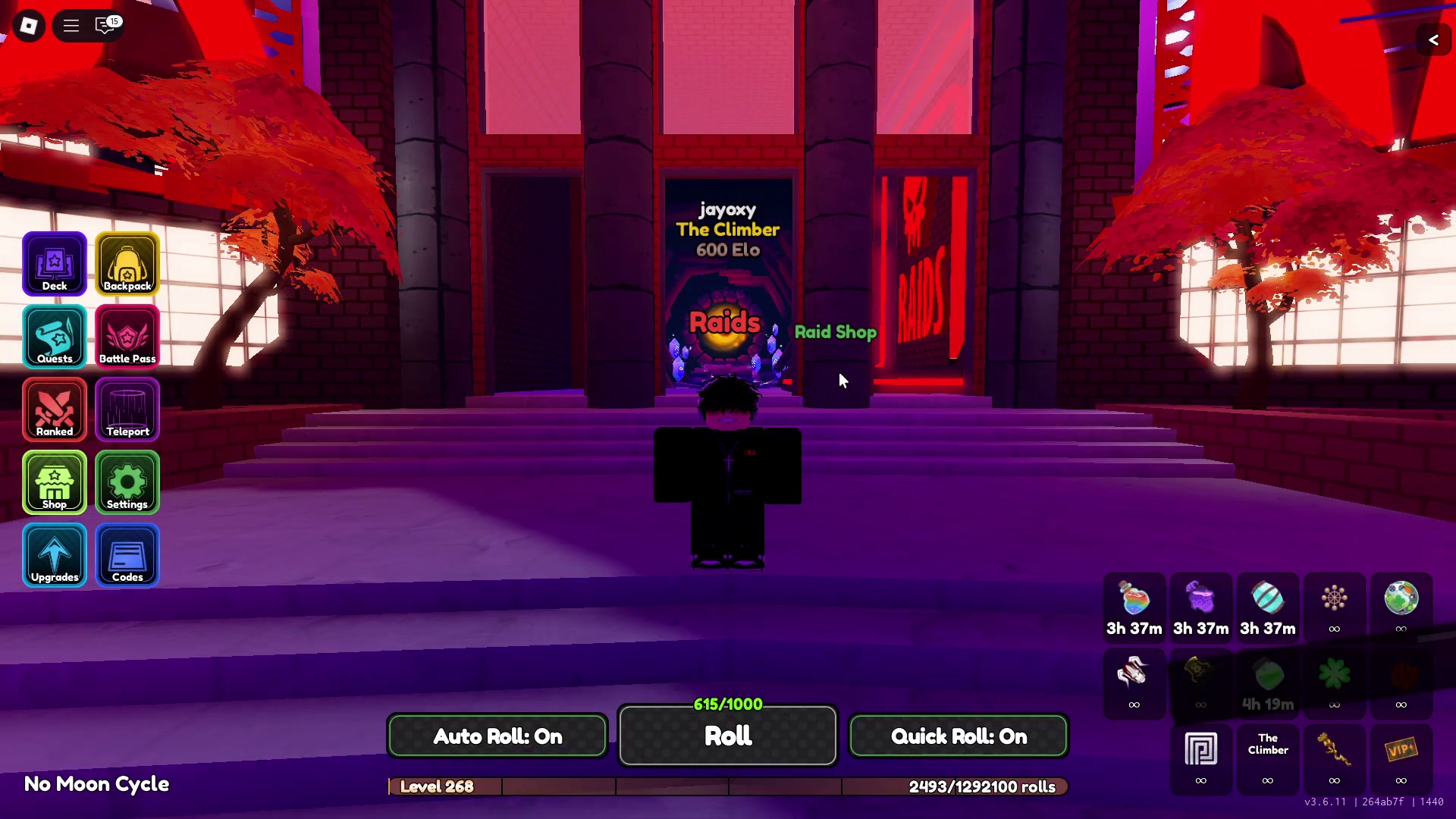Open the Roblox main menu logo

click(29, 26)
